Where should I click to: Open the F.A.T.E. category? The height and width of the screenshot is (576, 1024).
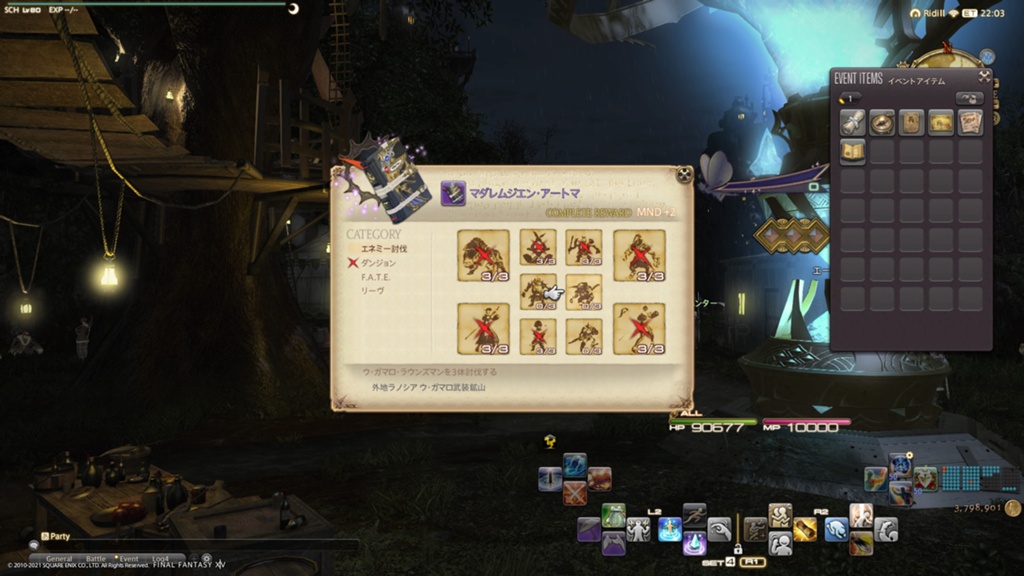[x=376, y=277]
